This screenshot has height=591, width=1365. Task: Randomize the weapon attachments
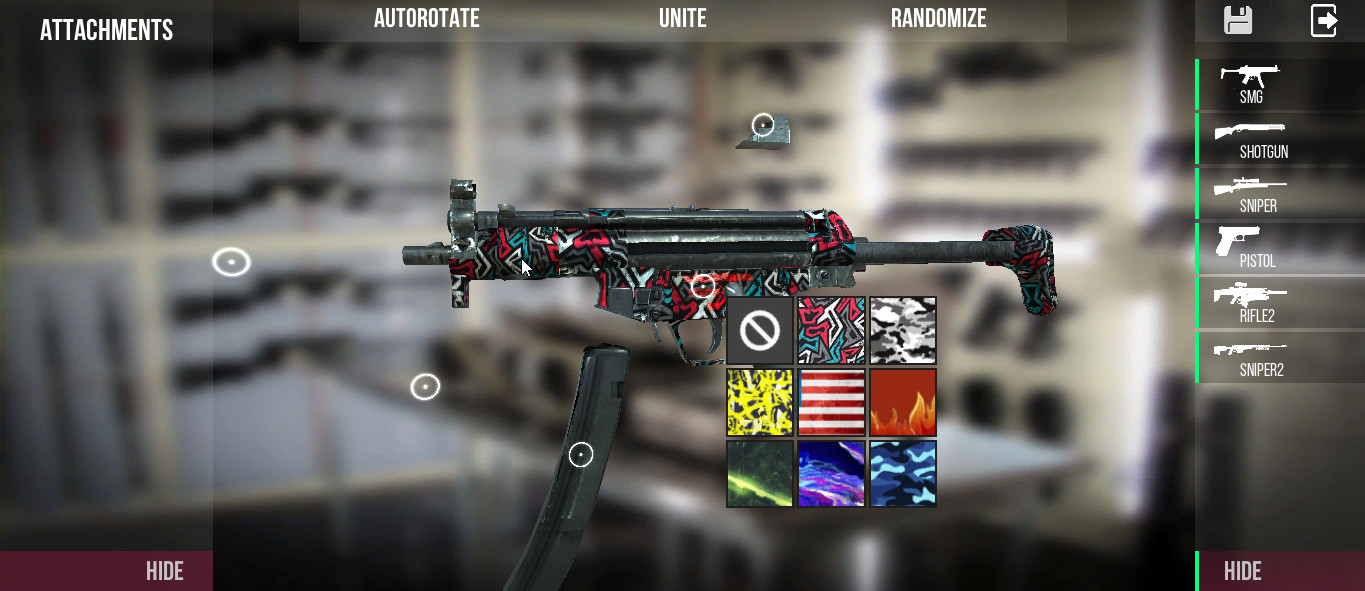938,19
